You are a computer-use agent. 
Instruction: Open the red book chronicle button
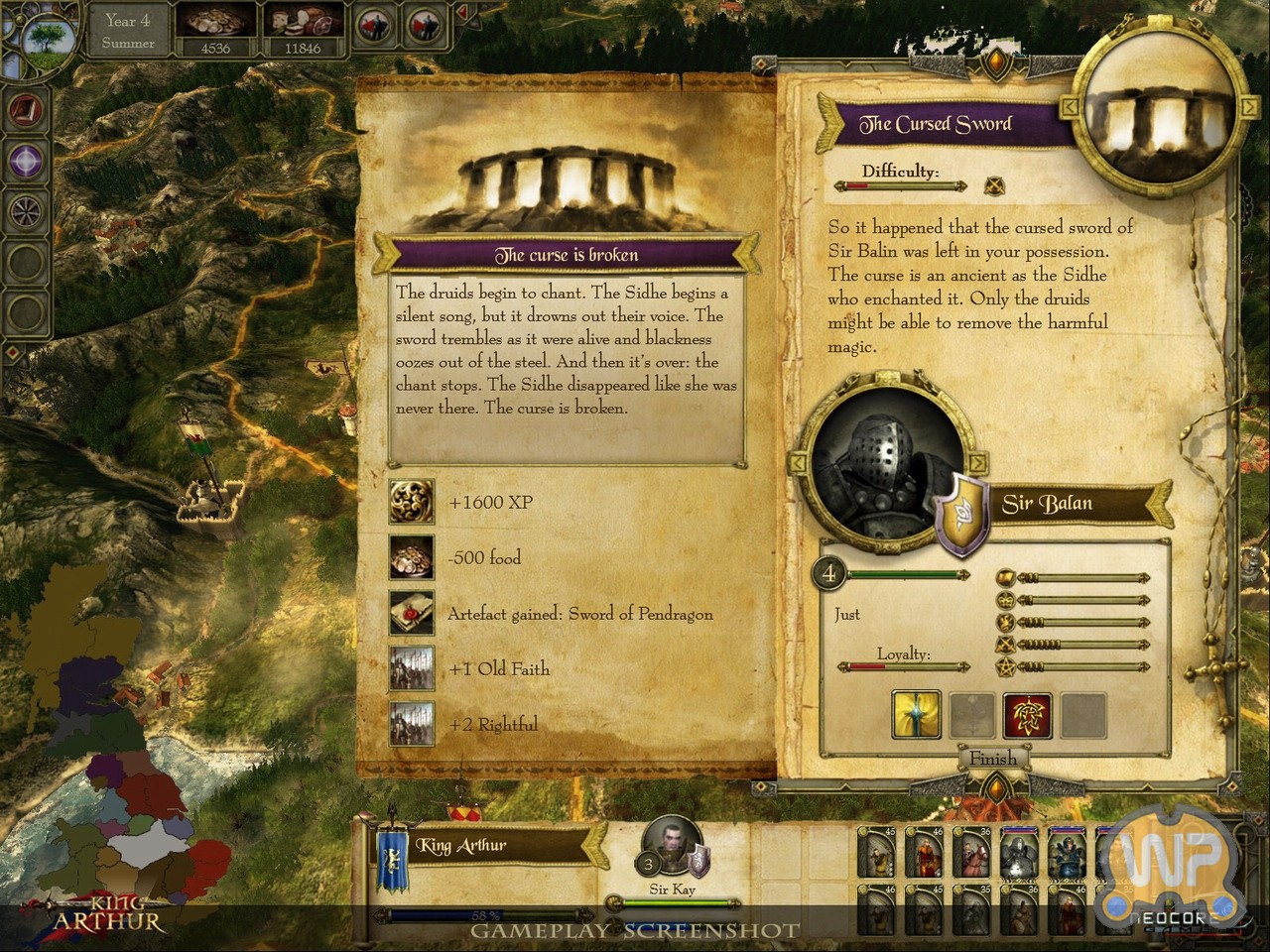[x=26, y=109]
